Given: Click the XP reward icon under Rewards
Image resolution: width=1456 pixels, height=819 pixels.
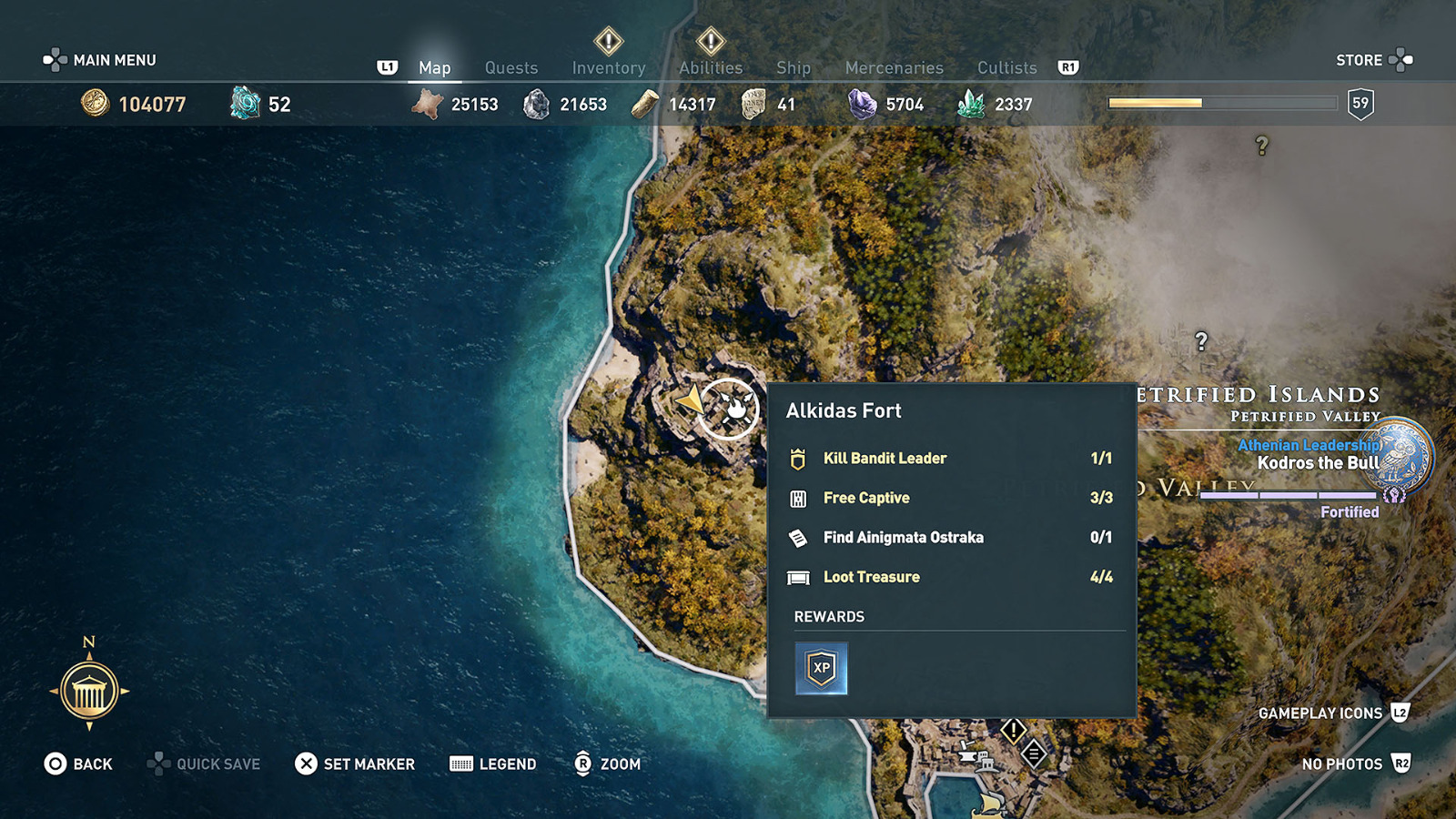Looking at the screenshot, I should [821, 668].
